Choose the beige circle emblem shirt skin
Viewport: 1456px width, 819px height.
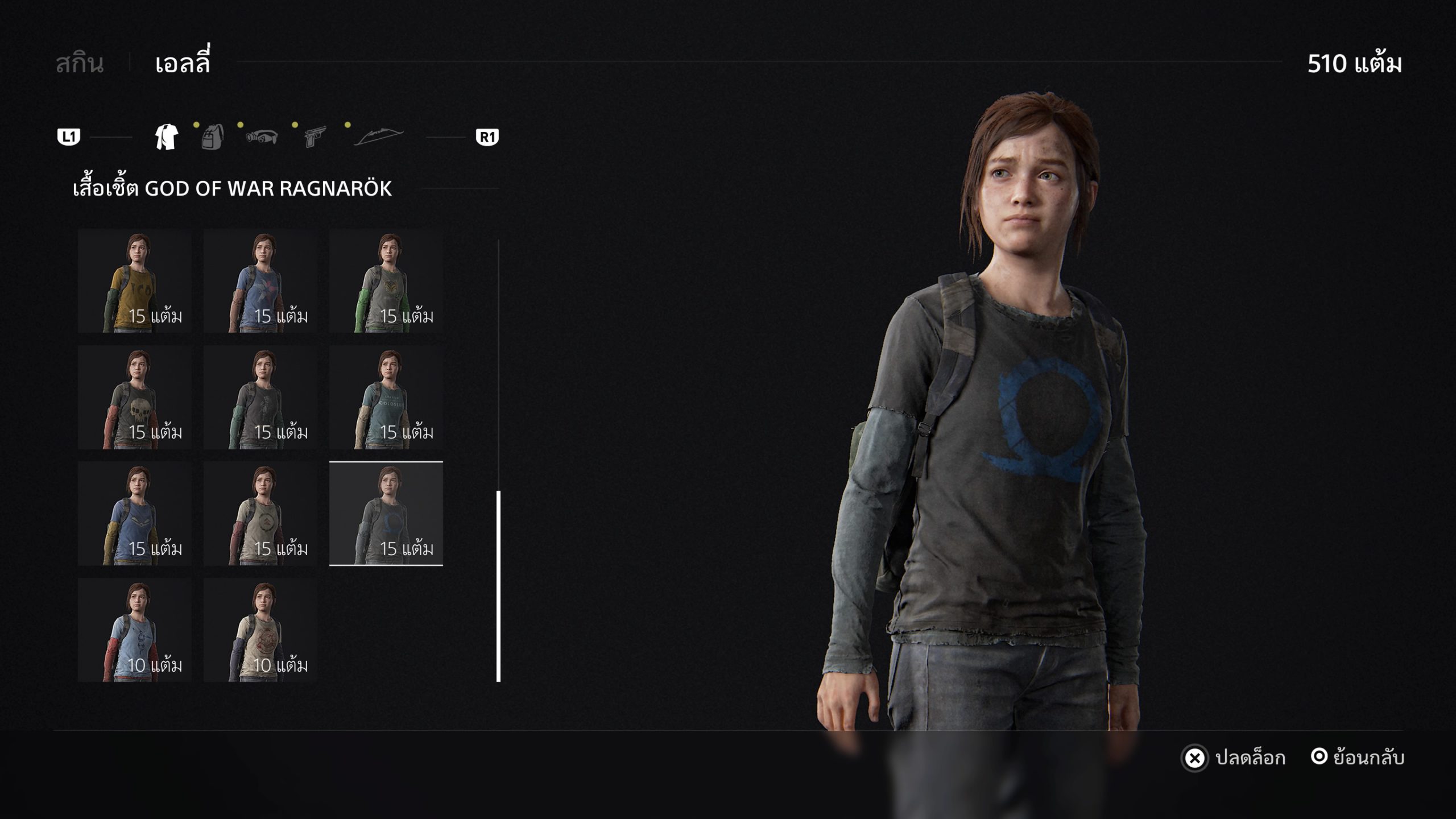click(x=260, y=514)
